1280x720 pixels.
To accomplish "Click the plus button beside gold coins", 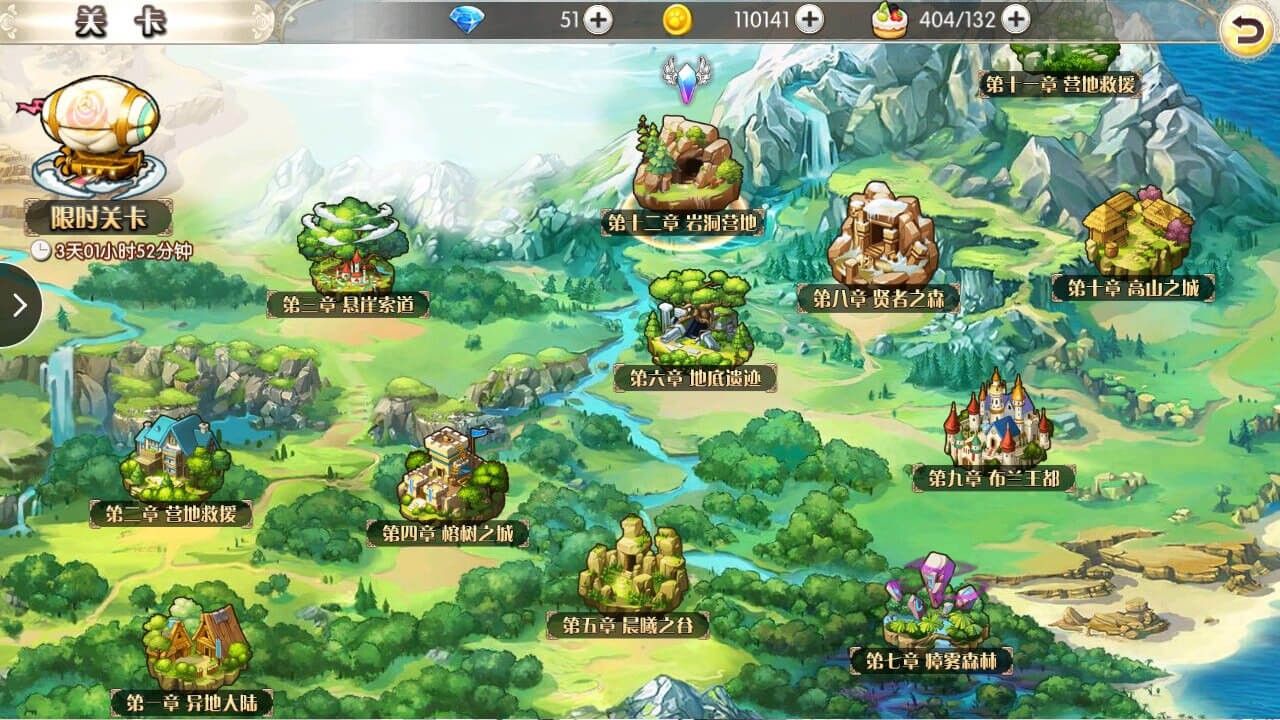I will pyautogui.click(x=809, y=20).
